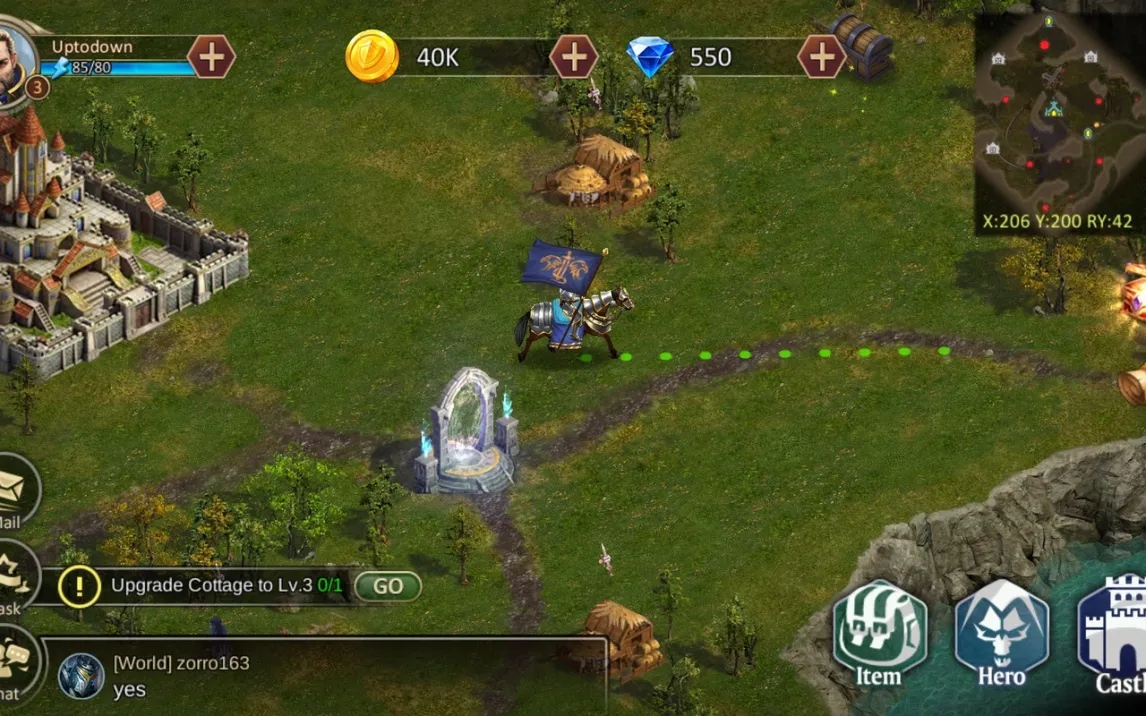Buy more gold coins with plus button

click(x=574, y=56)
